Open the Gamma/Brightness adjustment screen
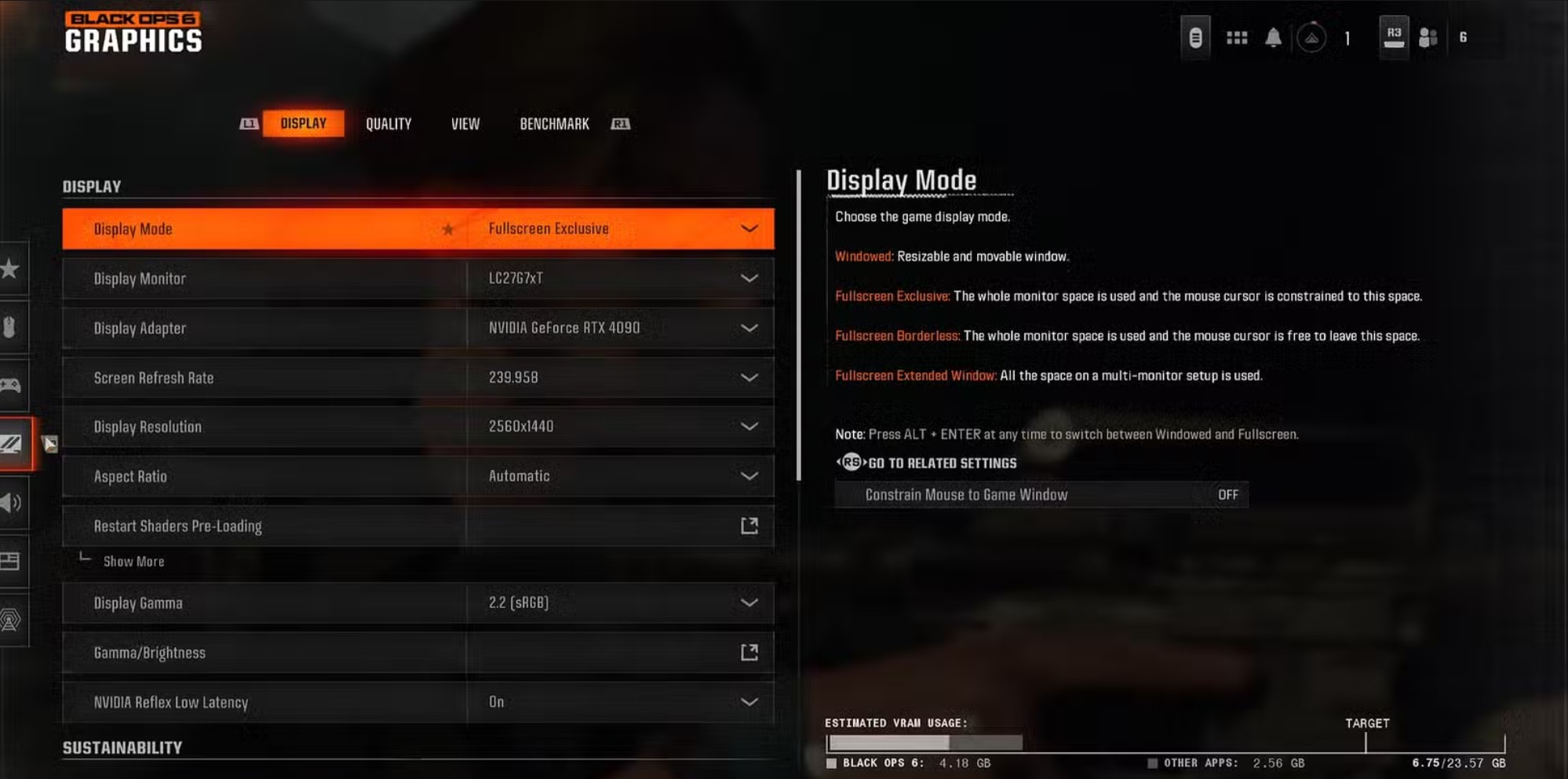The width and height of the screenshot is (1568, 779). [749, 653]
